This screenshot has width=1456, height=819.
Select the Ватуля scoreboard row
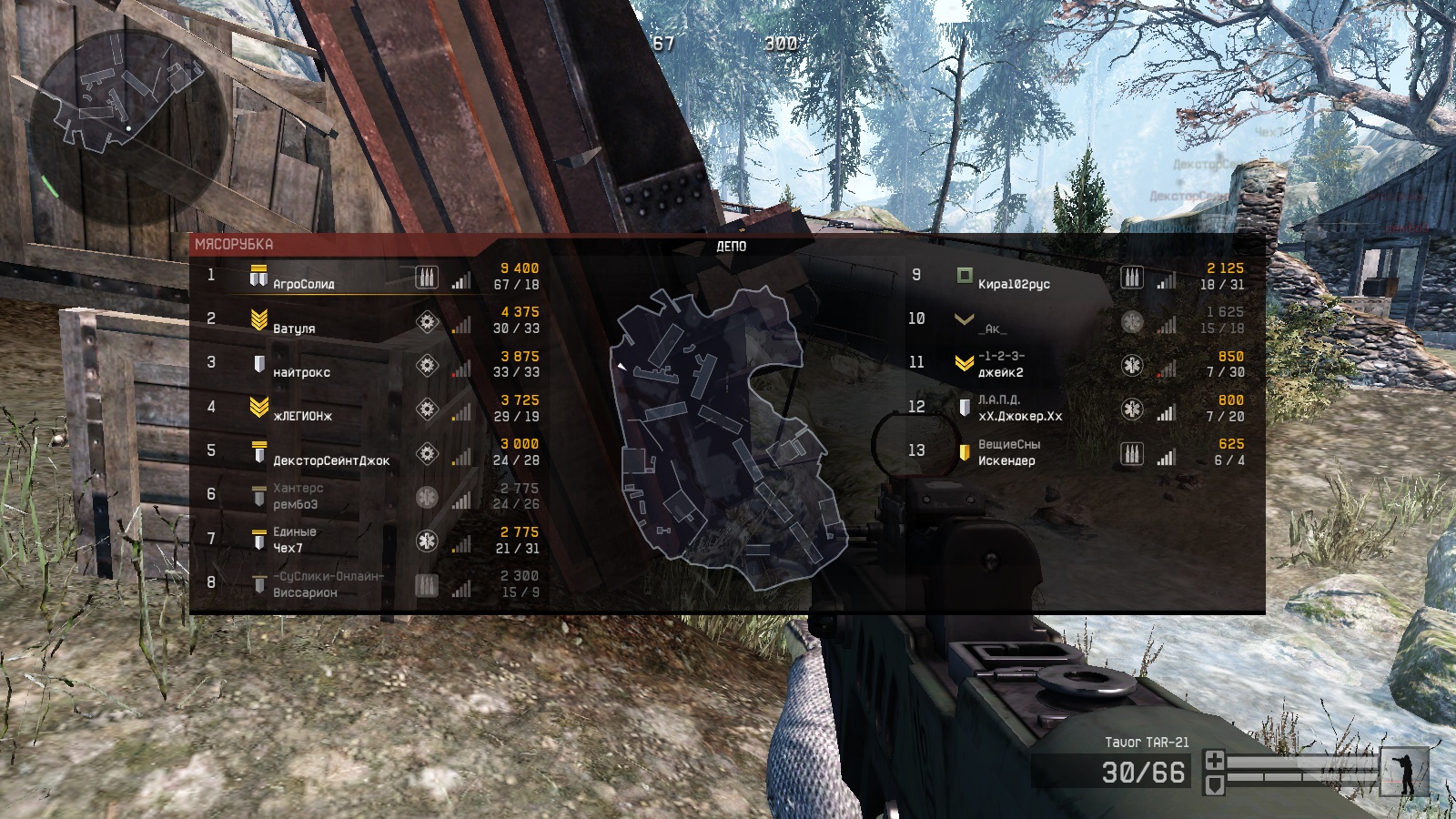(x=294, y=328)
